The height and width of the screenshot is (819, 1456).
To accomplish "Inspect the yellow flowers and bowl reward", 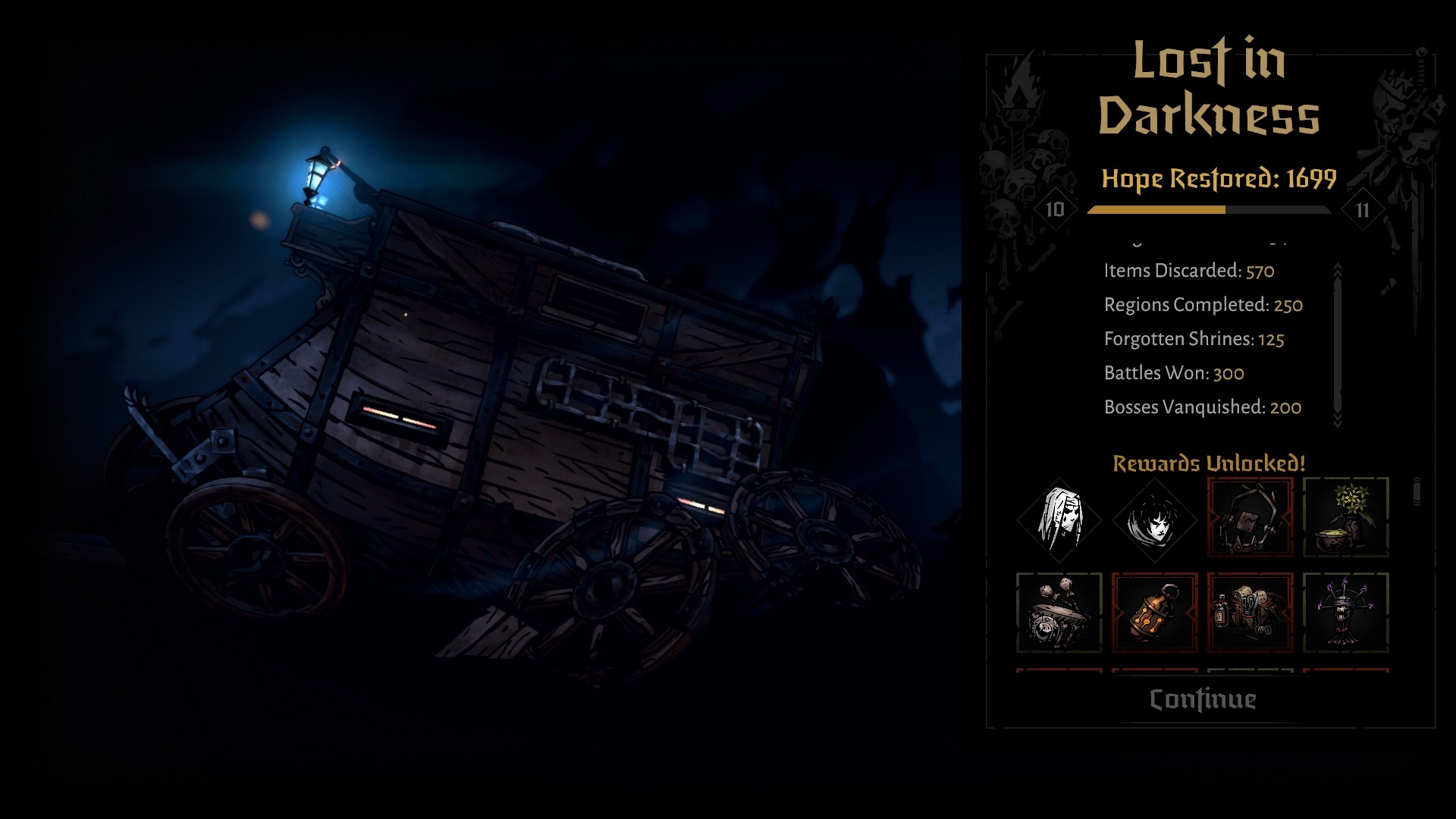I will (x=1345, y=518).
